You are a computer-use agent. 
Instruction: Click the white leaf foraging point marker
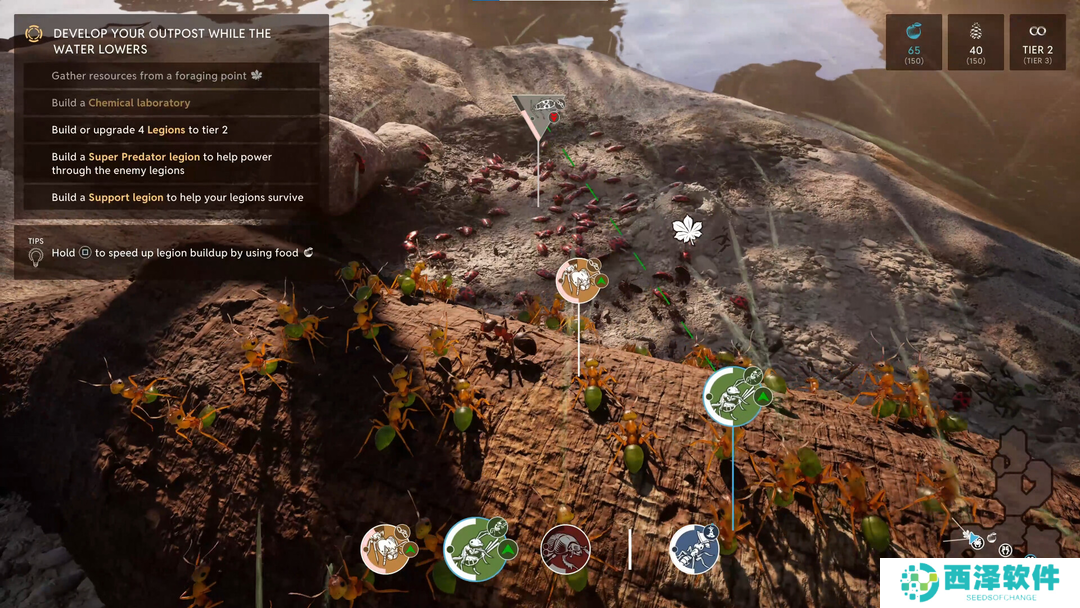coord(687,231)
